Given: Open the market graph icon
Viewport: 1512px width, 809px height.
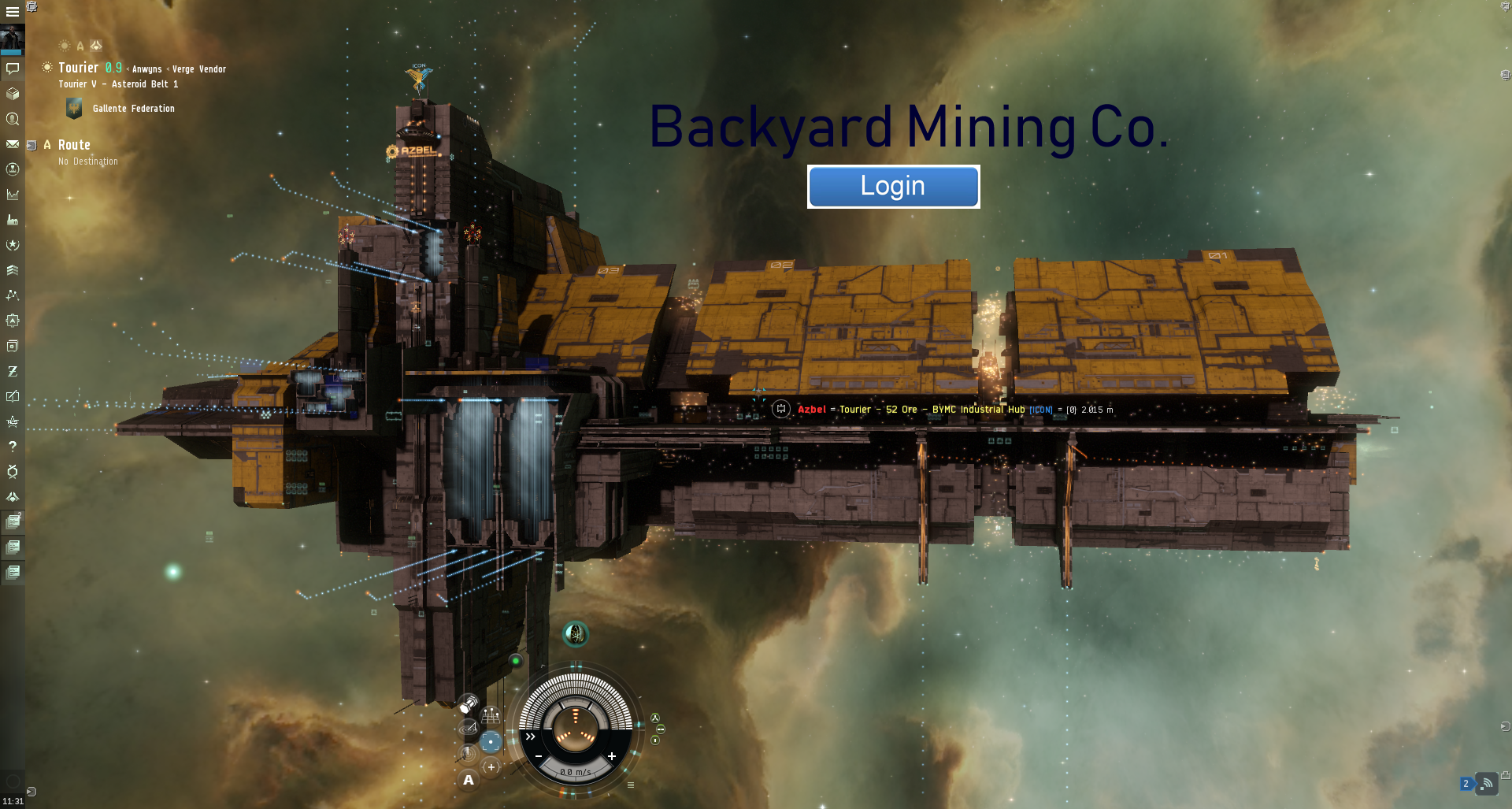Looking at the screenshot, I should (13, 195).
